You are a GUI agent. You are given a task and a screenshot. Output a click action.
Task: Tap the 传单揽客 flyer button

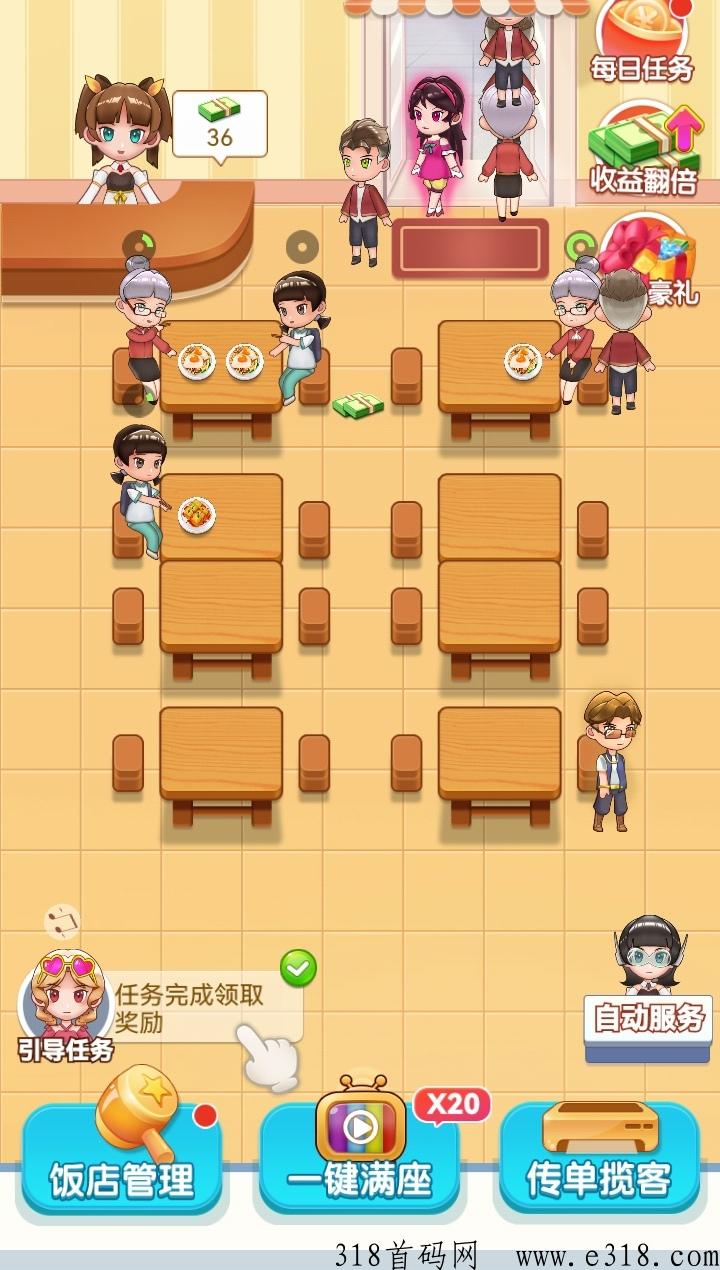click(598, 1160)
